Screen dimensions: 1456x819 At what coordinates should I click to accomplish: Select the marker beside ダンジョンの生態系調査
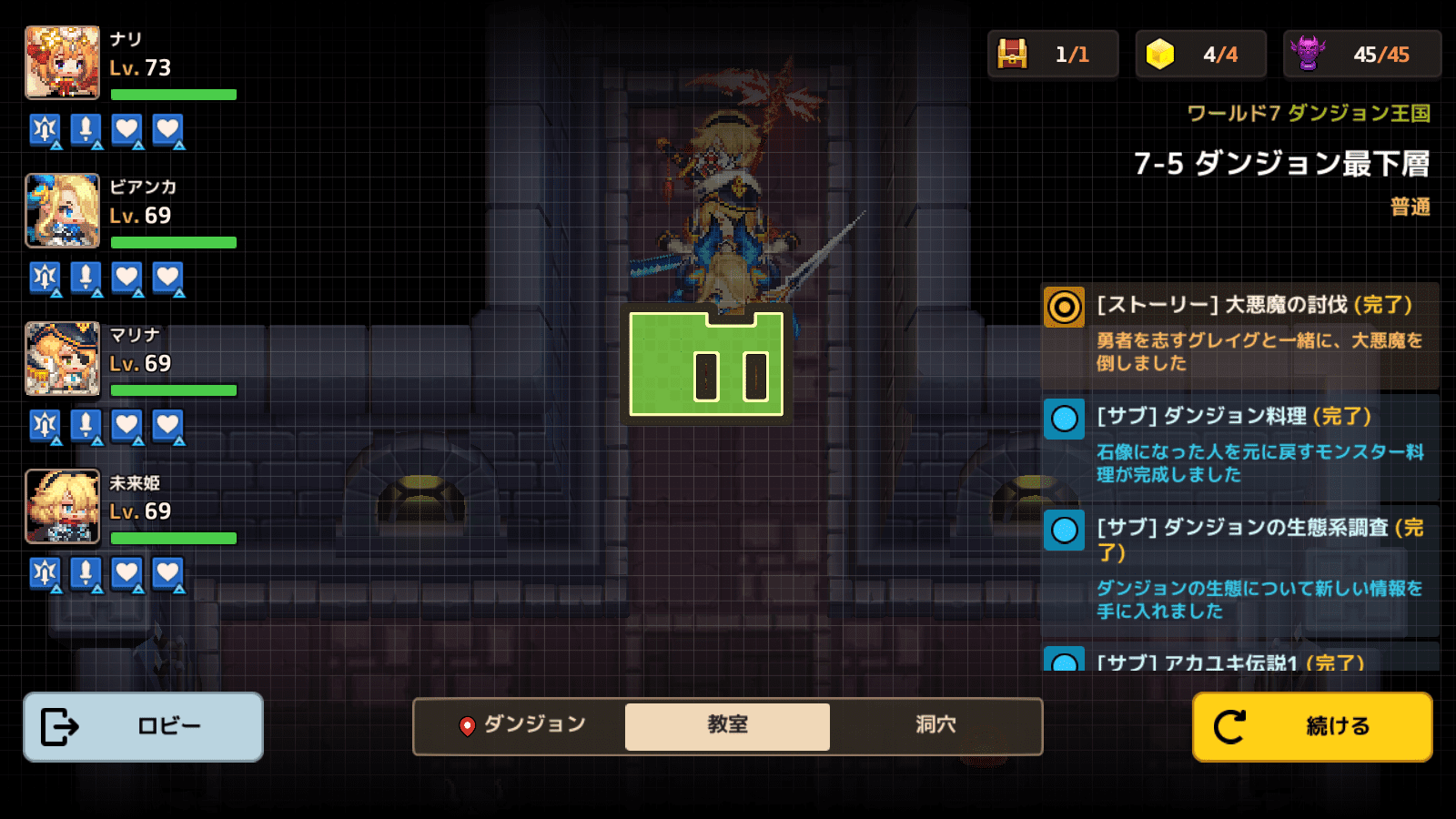point(1064,531)
